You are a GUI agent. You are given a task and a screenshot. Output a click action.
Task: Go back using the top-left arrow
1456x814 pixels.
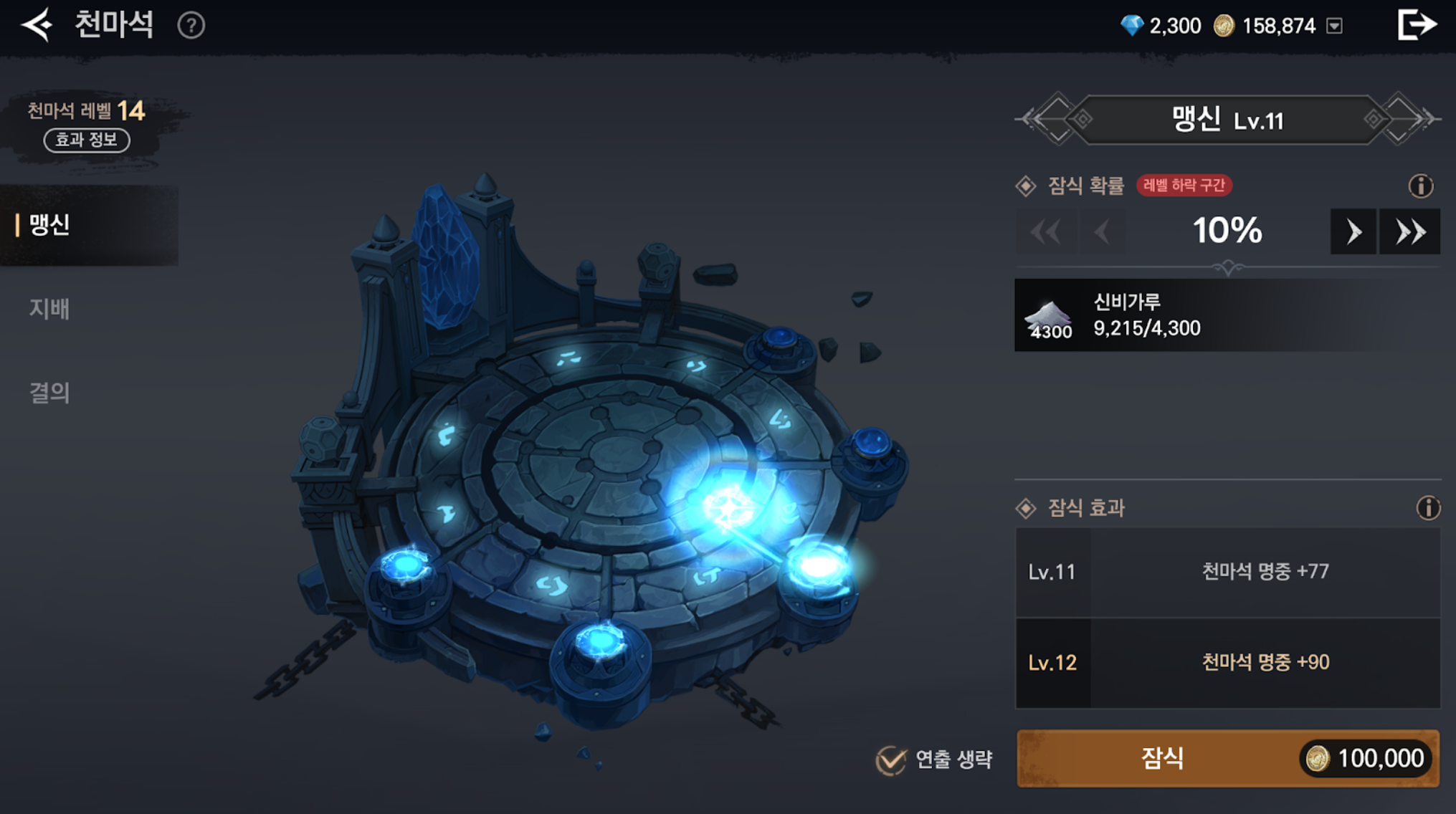pos(37,26)
